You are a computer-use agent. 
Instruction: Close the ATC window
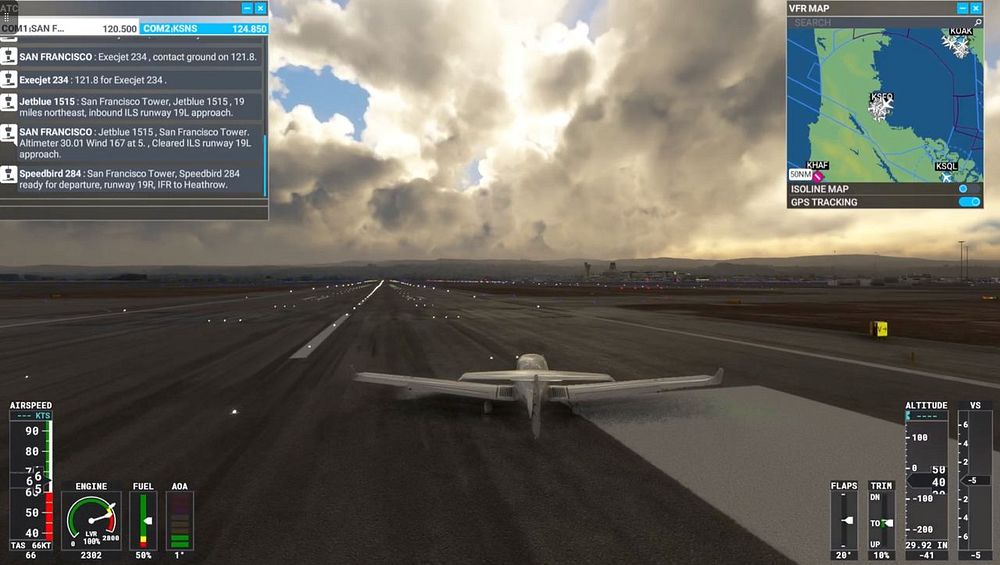tap(261, 8)
